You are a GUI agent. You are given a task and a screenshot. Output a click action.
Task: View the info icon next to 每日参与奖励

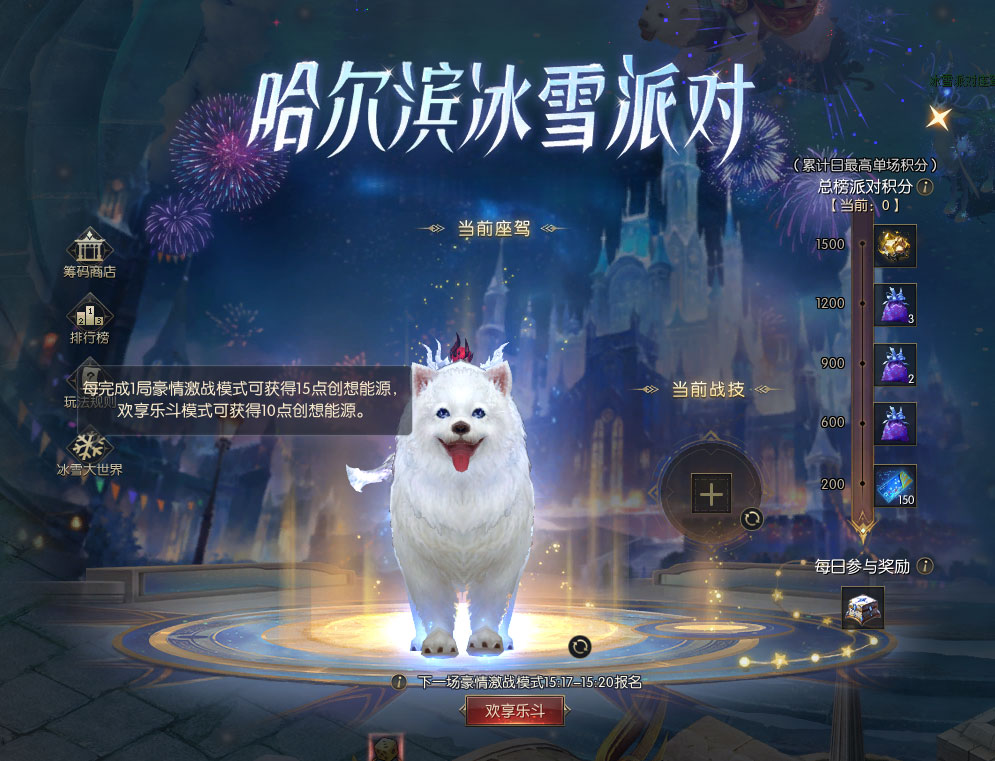click(x=926, y=566)
